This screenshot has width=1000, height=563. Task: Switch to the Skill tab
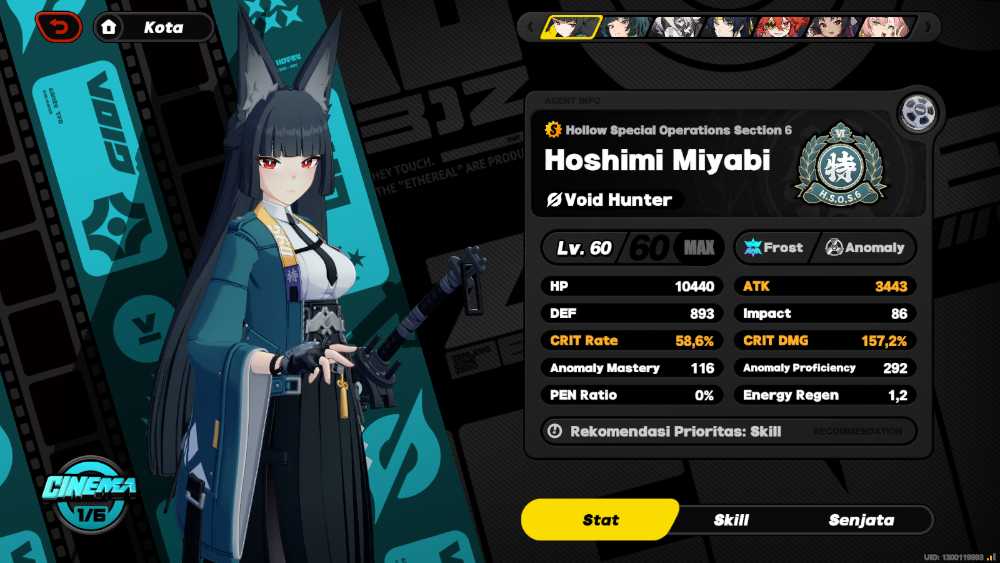tap(731, 520)
